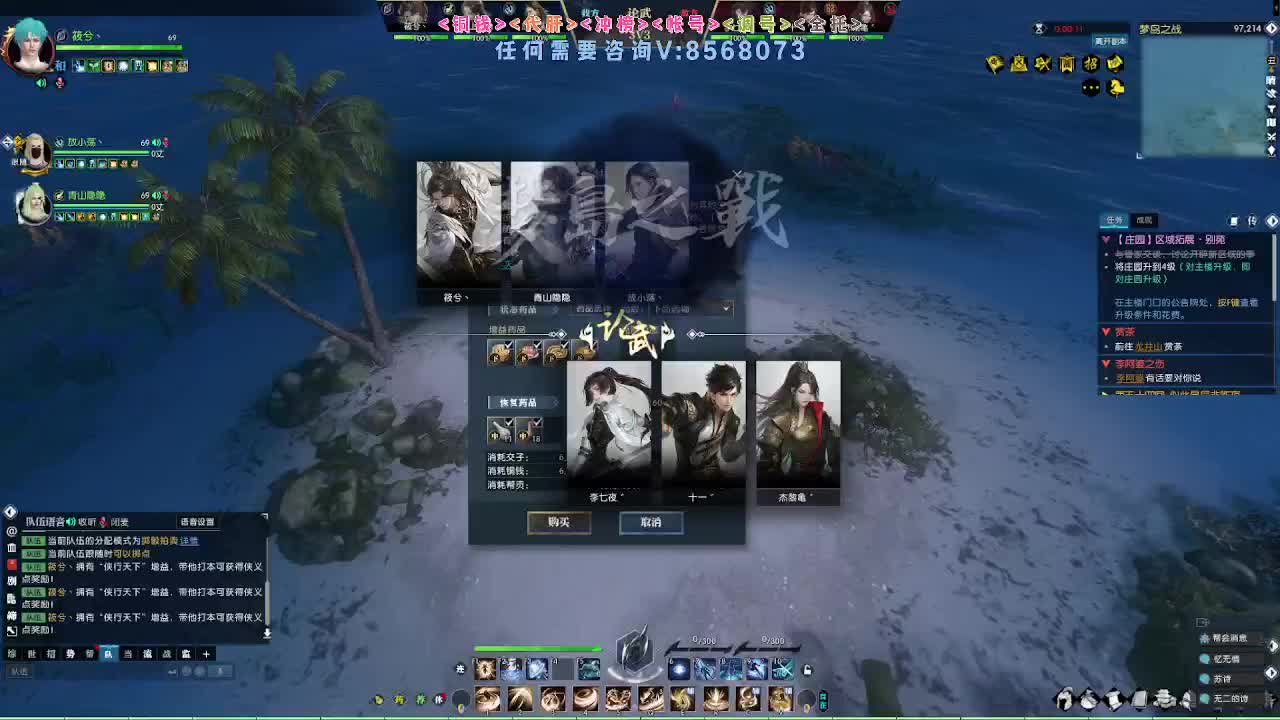Open the medicine category dropdown in the purchase dialog
The width and height of the screenshot is (1280, 720).
click(x=725, y=307)
